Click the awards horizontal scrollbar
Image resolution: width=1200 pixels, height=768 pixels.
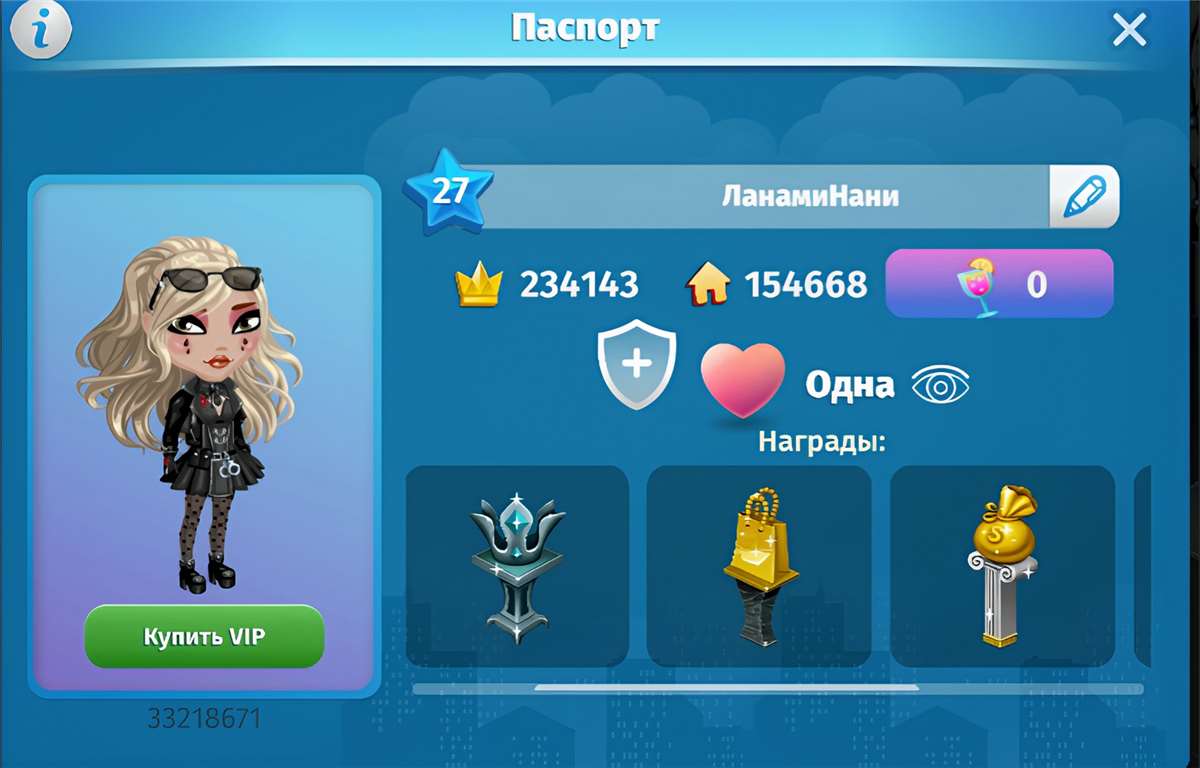click(x=726, y=688)
